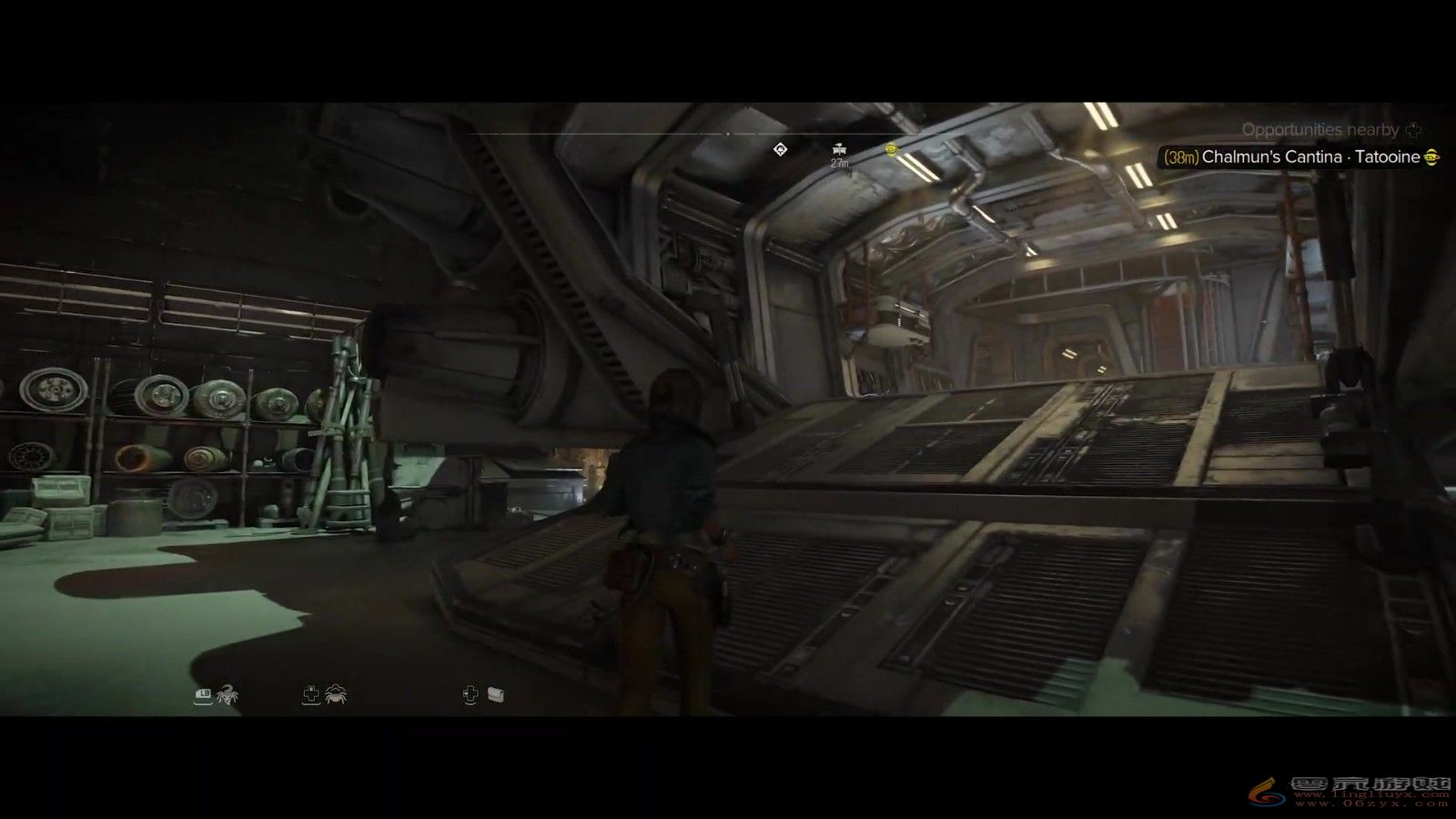Select the 27m ship marker on compass
This screenshot has width=1456, height=819.
(x=839, y=149)
